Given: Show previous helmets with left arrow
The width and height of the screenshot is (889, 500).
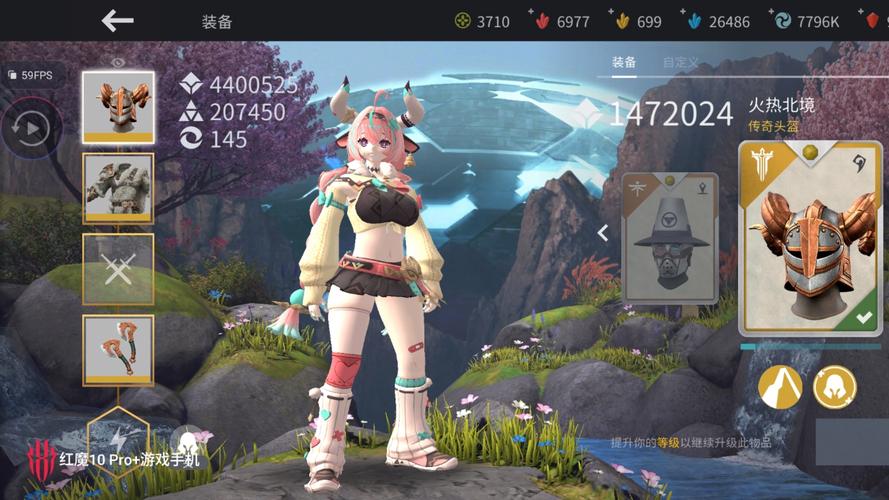Looking at the screenshot, I should click(603, 233).
